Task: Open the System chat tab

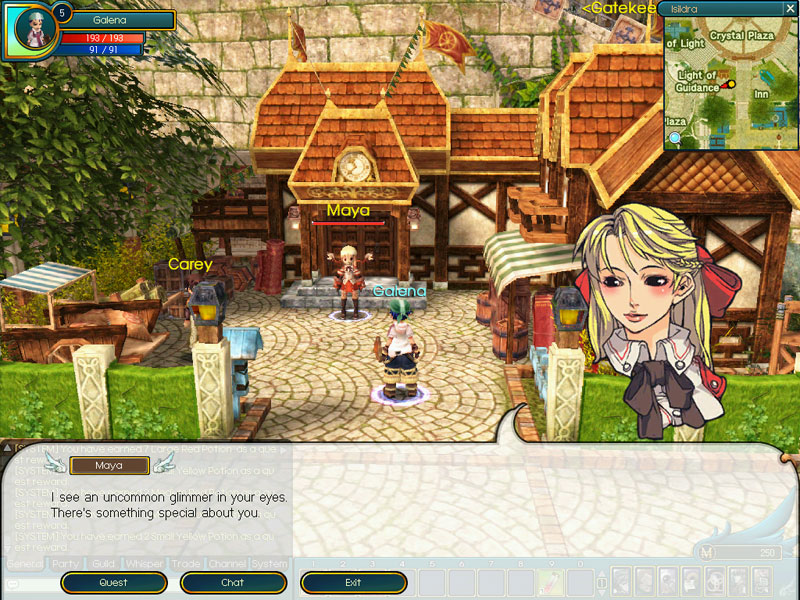Action: 268,564
